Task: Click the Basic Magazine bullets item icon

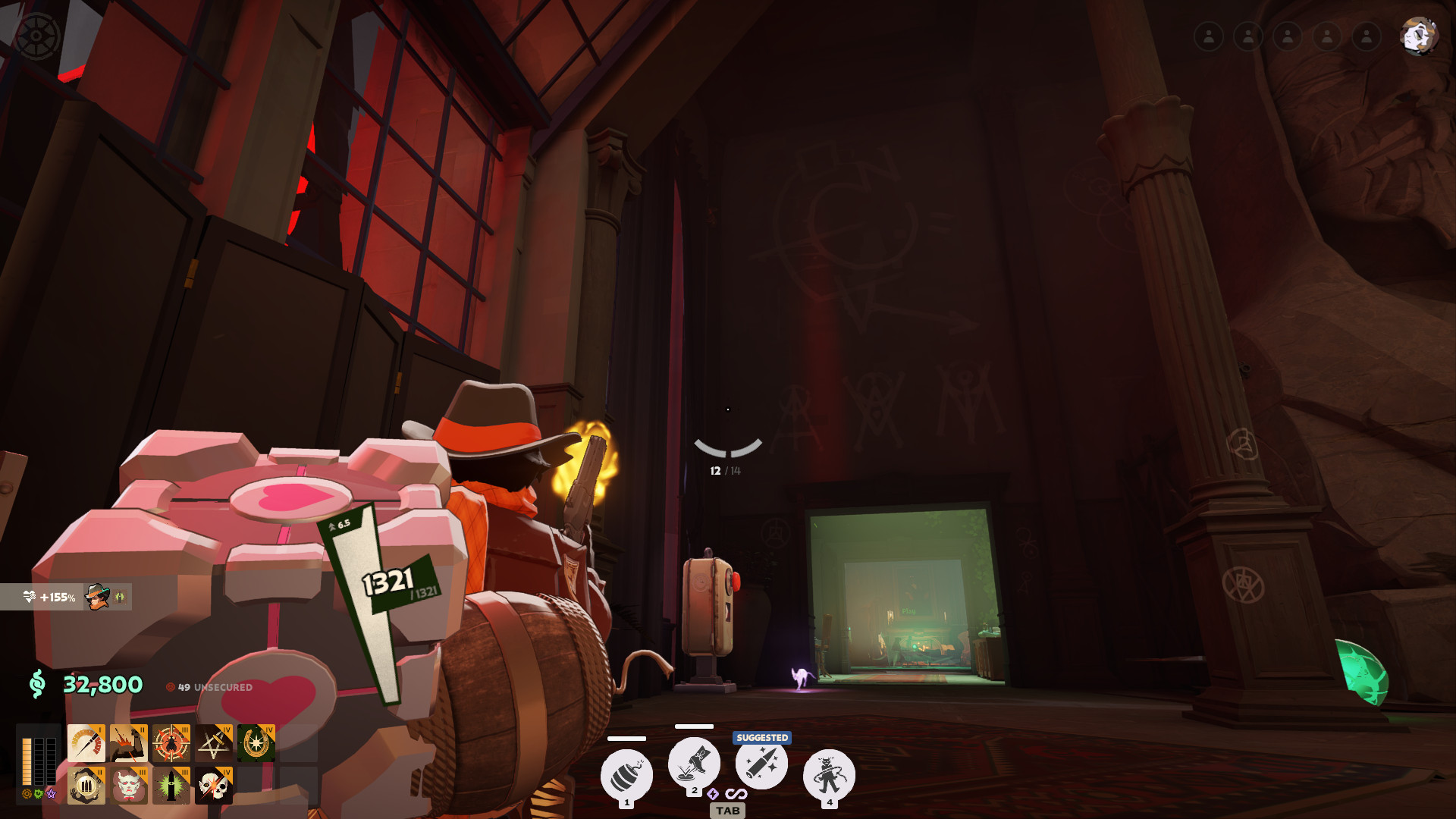Action: 86,786
